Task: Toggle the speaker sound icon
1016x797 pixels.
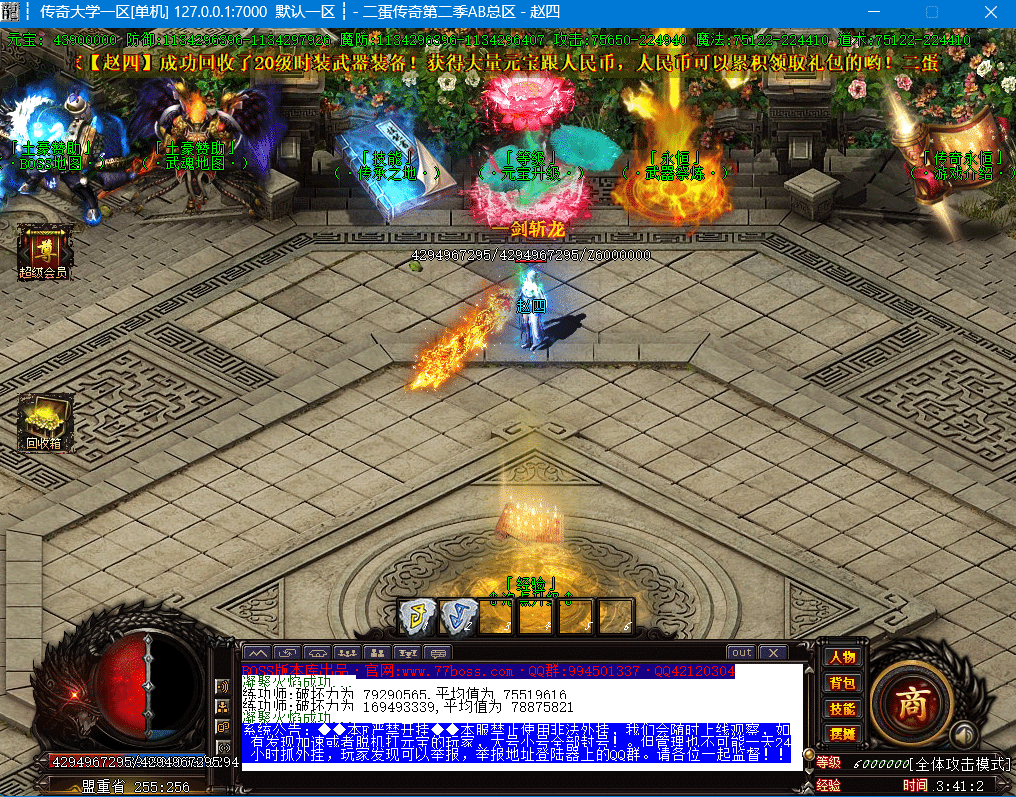Action: 963,731
